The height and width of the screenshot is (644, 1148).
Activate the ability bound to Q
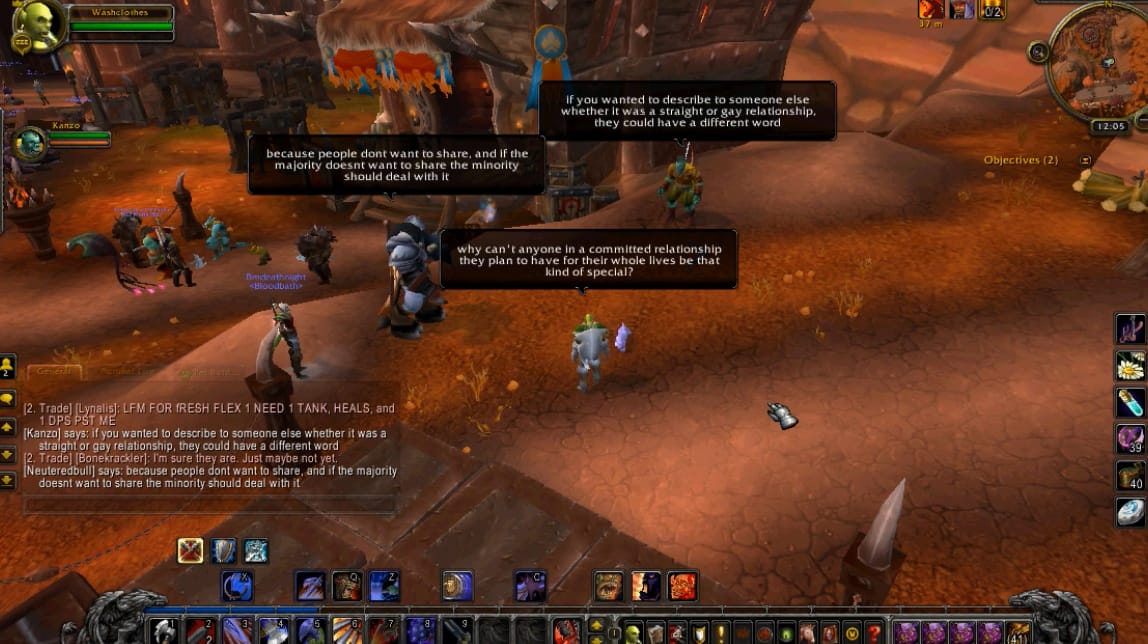(347, 585)
